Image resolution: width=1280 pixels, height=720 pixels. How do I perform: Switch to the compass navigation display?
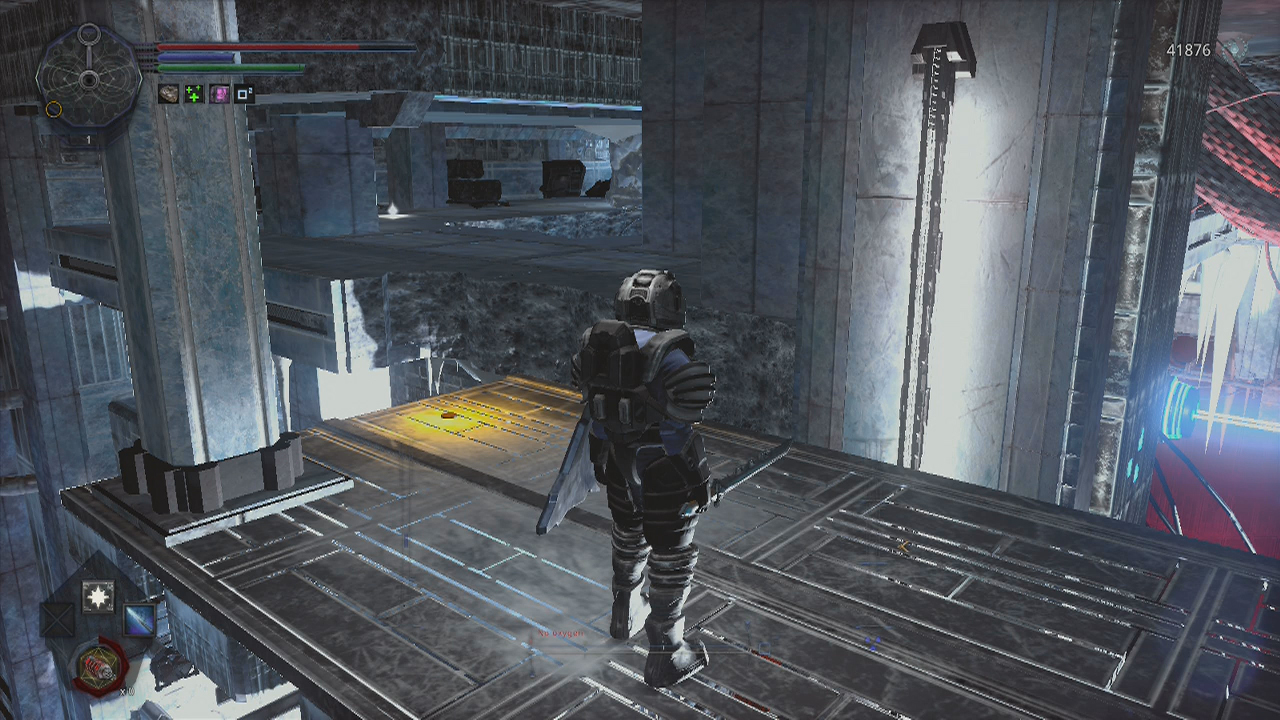[89, 80]
